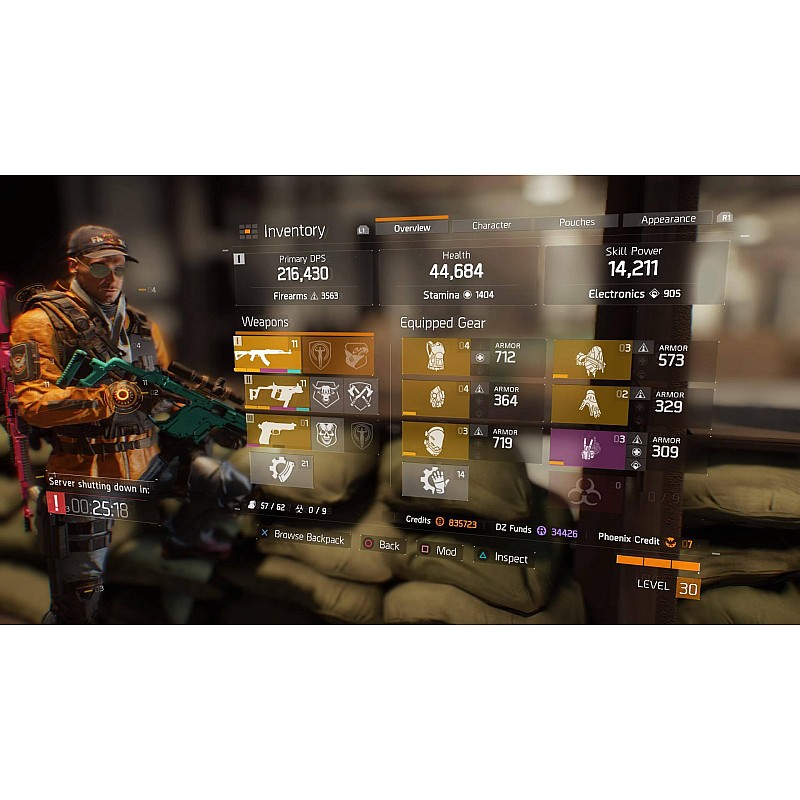Choose the gear piece with 364 armor
800x800 pixels.
click(436, 399)
